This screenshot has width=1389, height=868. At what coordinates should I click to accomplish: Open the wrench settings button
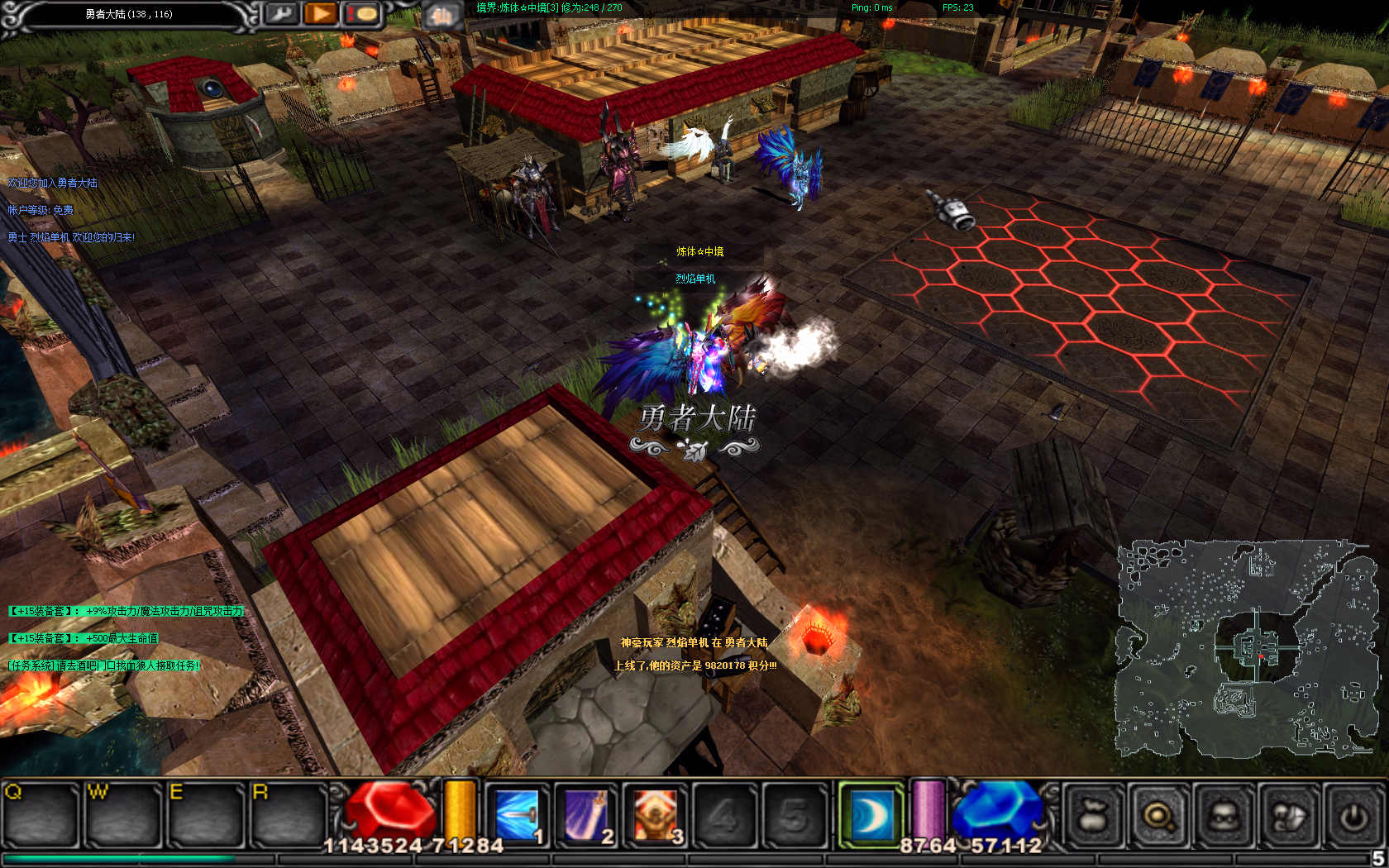click(282, 13)
